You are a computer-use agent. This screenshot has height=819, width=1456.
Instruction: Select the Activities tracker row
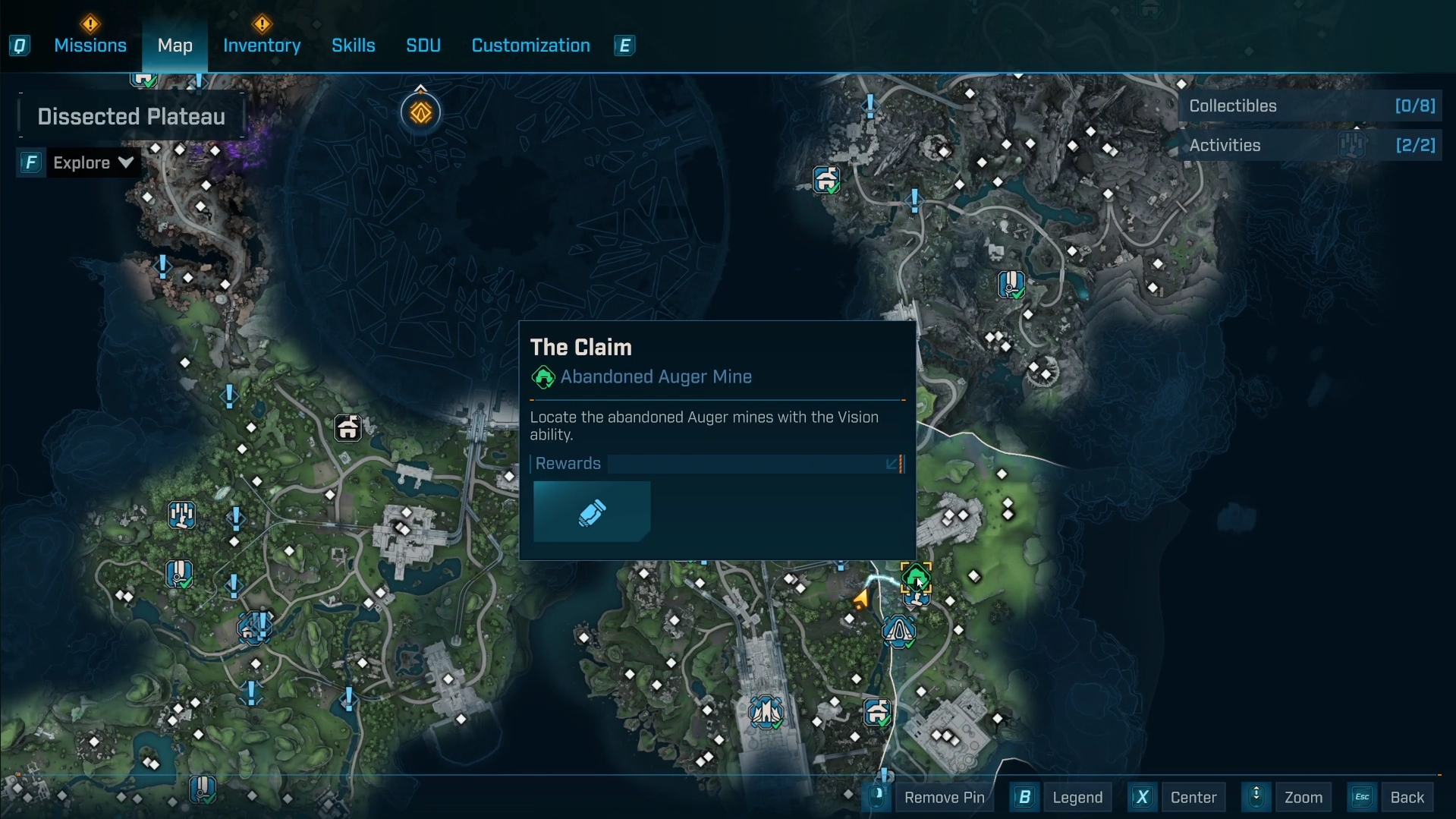1311,146
